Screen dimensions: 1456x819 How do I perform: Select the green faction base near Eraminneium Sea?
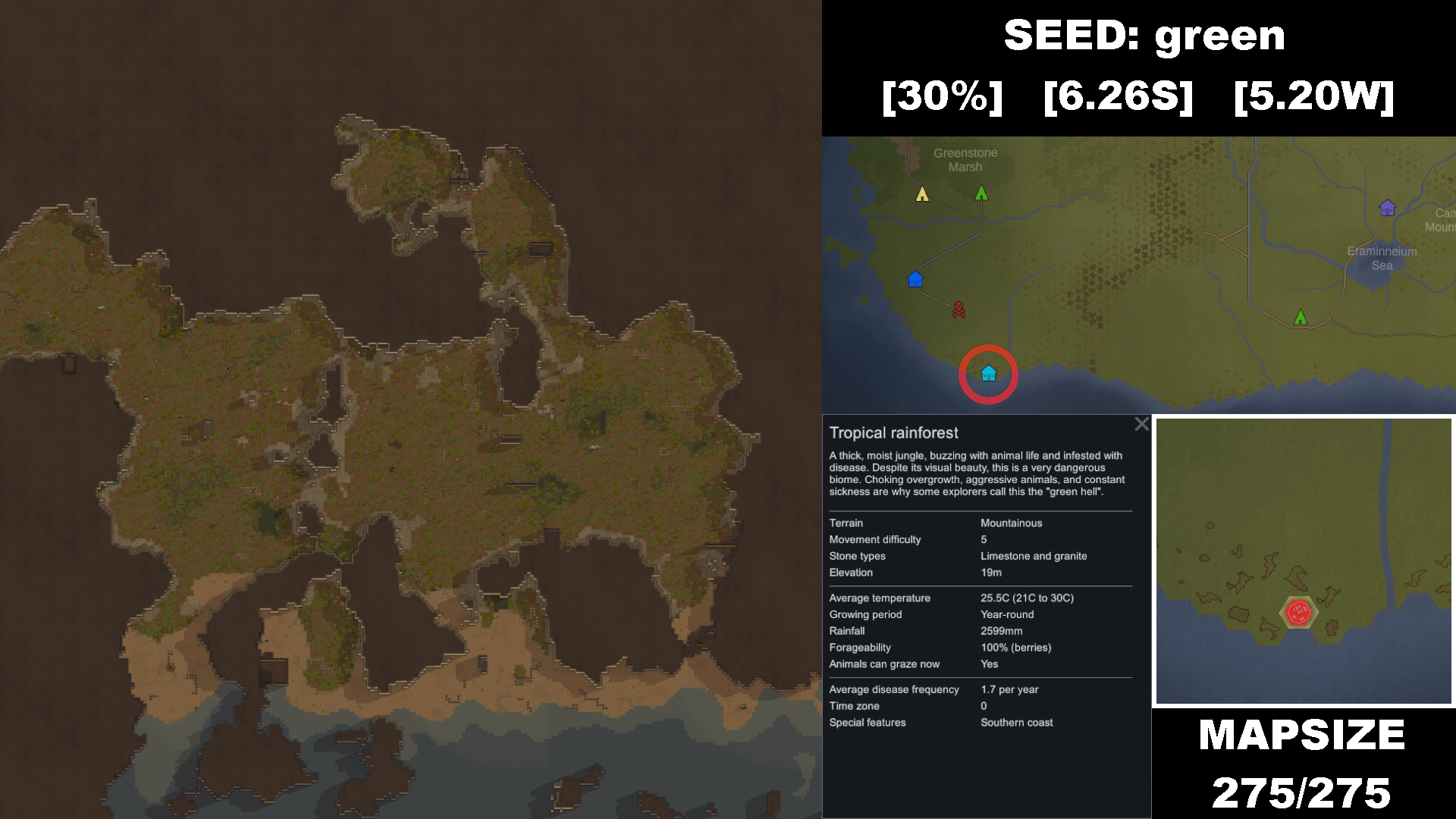[1301, 317]
